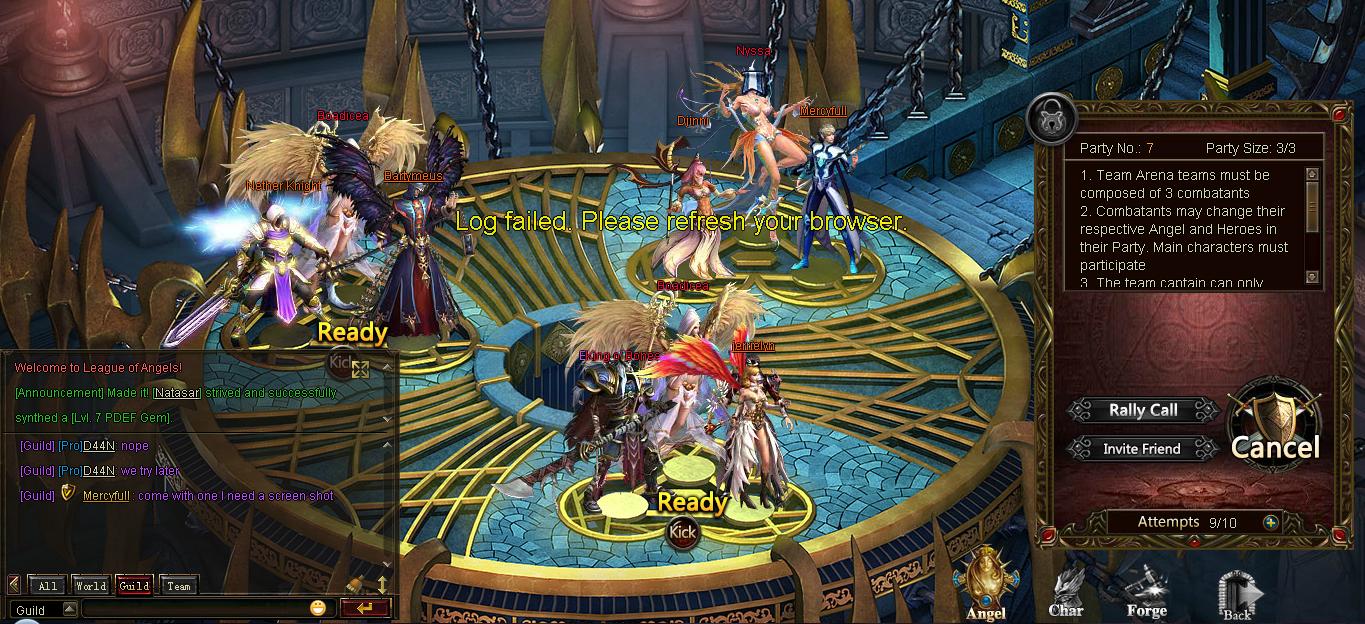Open the Forge menu

pyautogui.click(x=1146, y=592)
